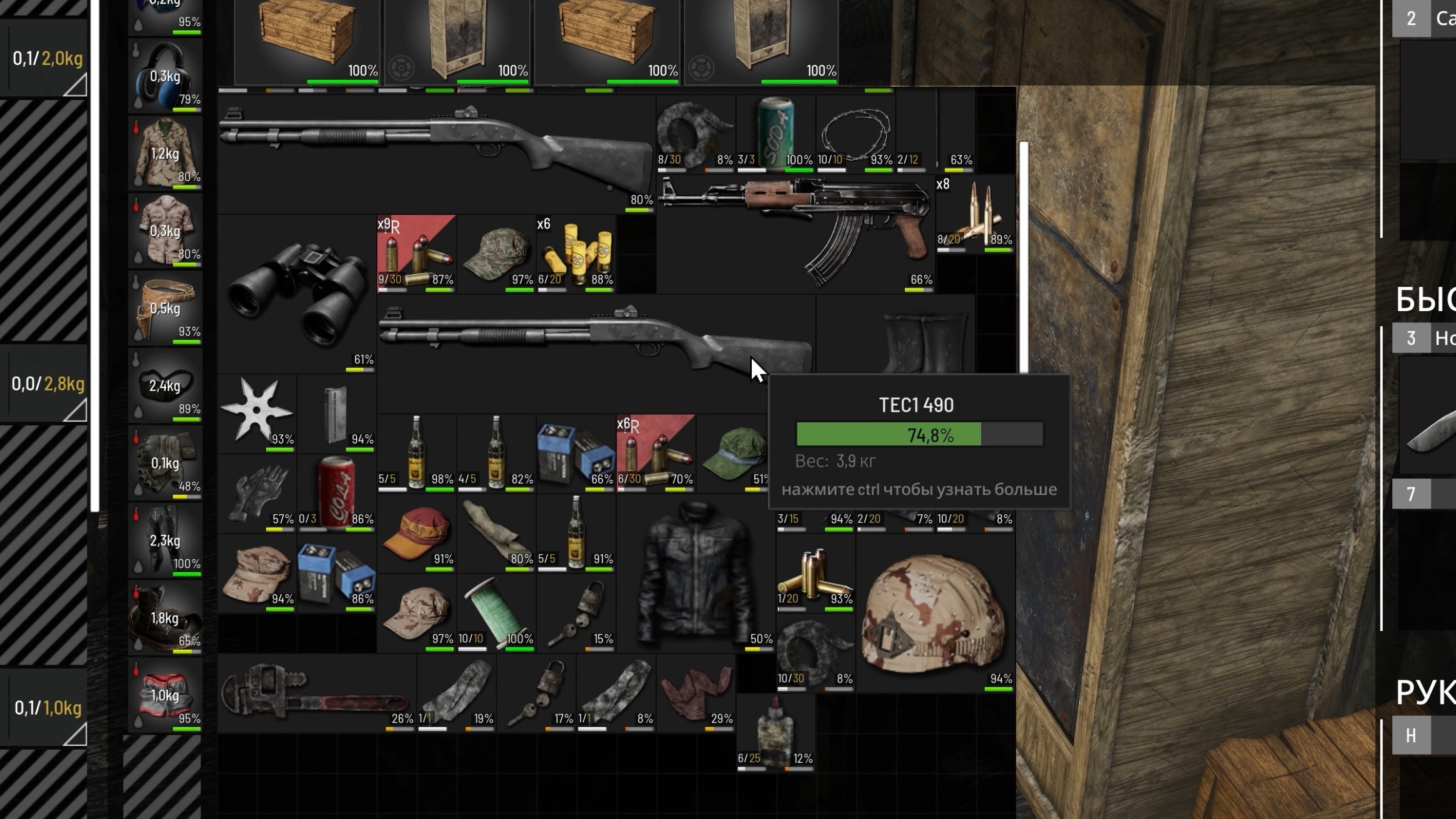
Task: Choose the barbed wire coil
Action: (855, 132)
